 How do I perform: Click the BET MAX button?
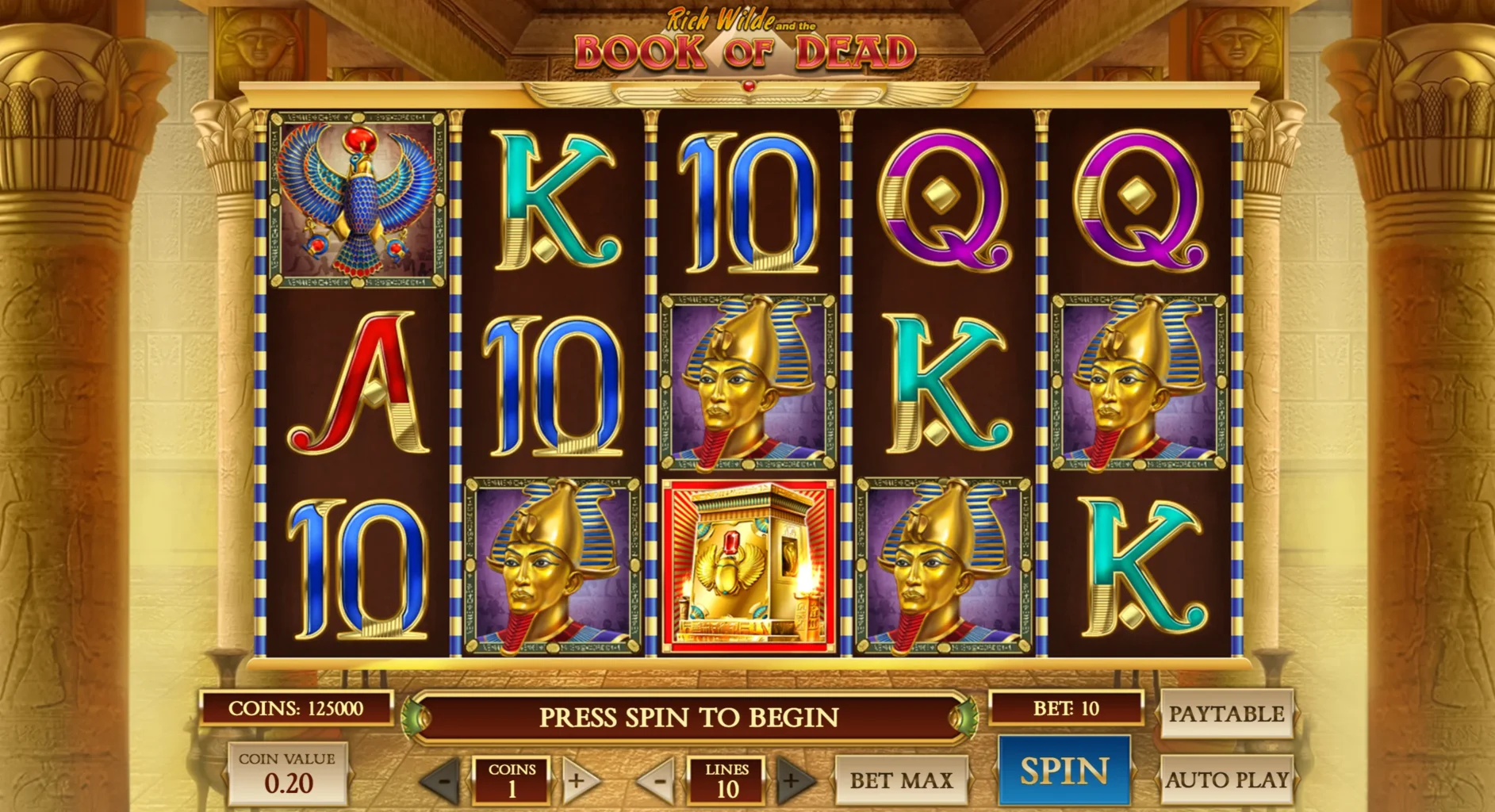click(x=901, y=780)
